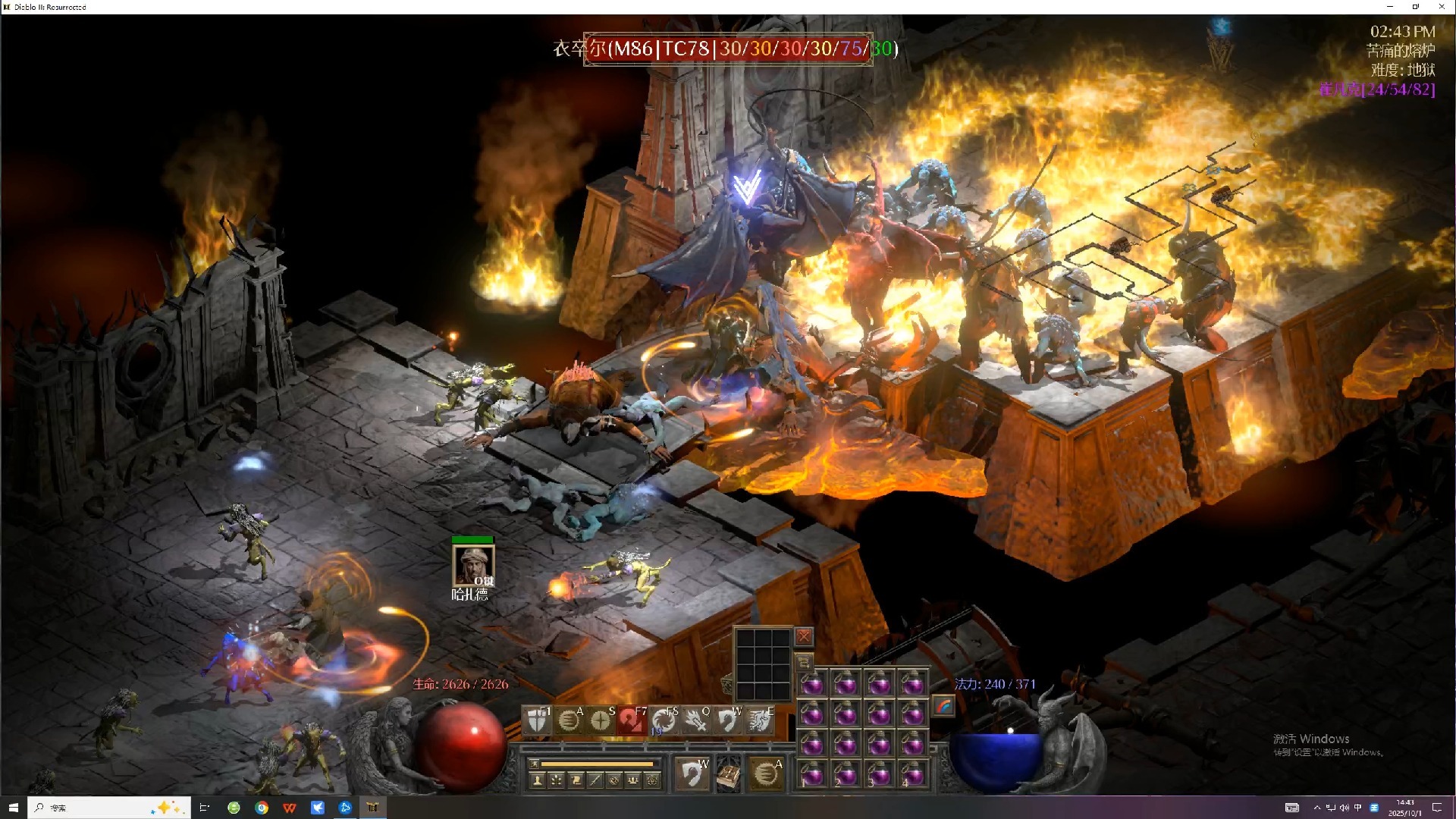Use the purple potion in belt slot 1
Image resolution: width=1456 pixels, height=819 pixels.
[x=812, y=775]
